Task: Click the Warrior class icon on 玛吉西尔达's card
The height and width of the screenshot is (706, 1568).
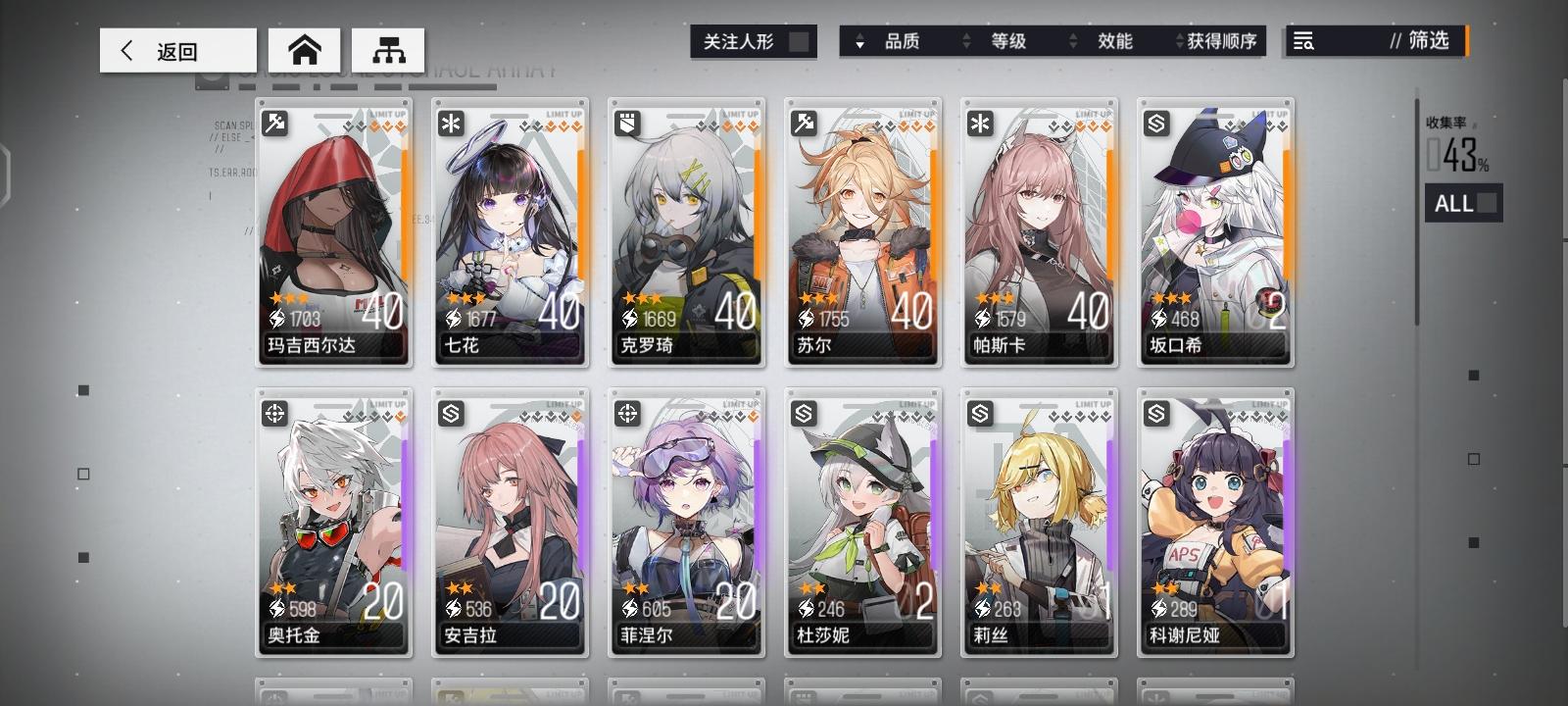Action: click(275, 122)
